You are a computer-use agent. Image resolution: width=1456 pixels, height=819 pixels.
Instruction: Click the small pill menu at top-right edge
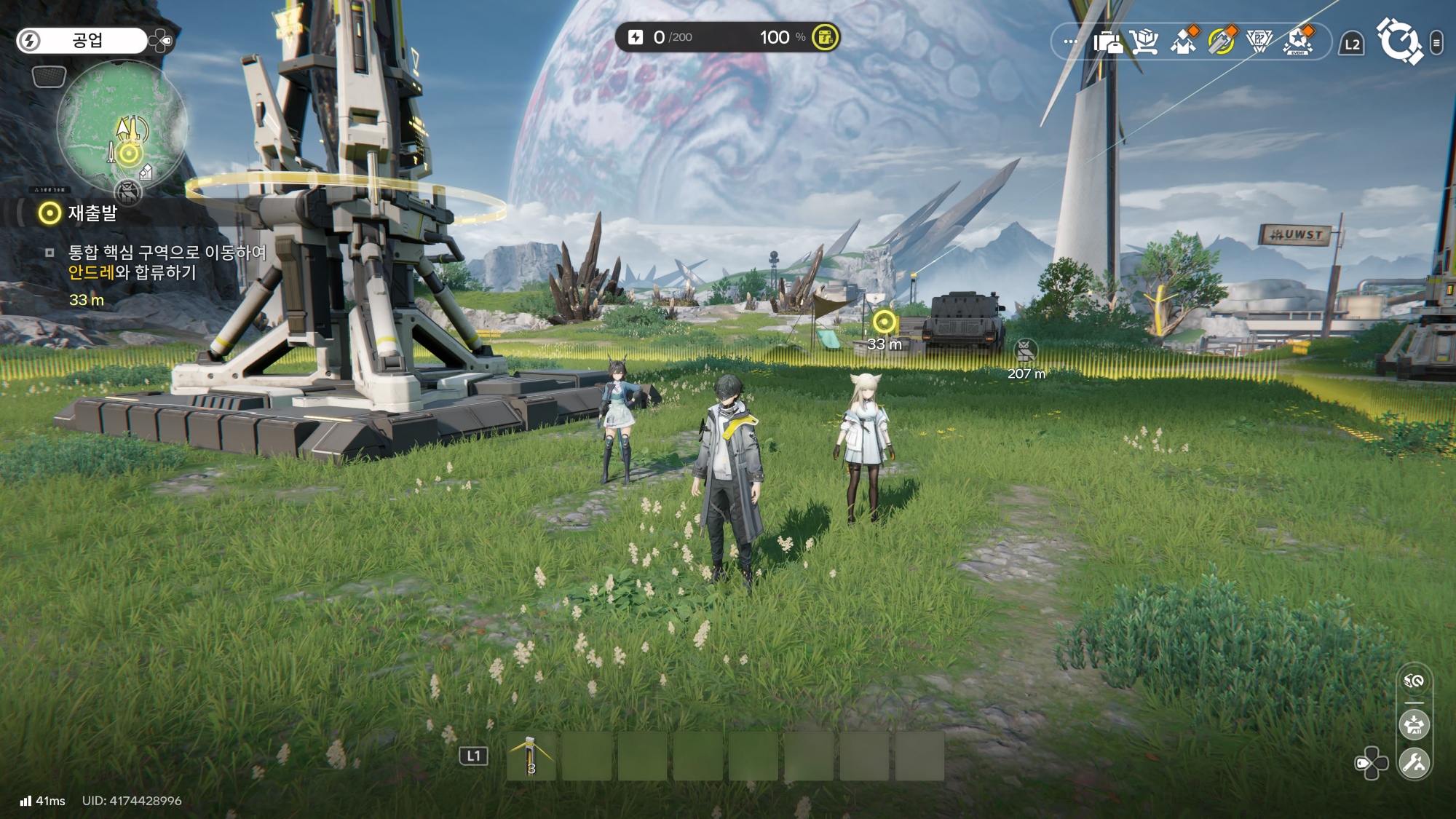1436,43
